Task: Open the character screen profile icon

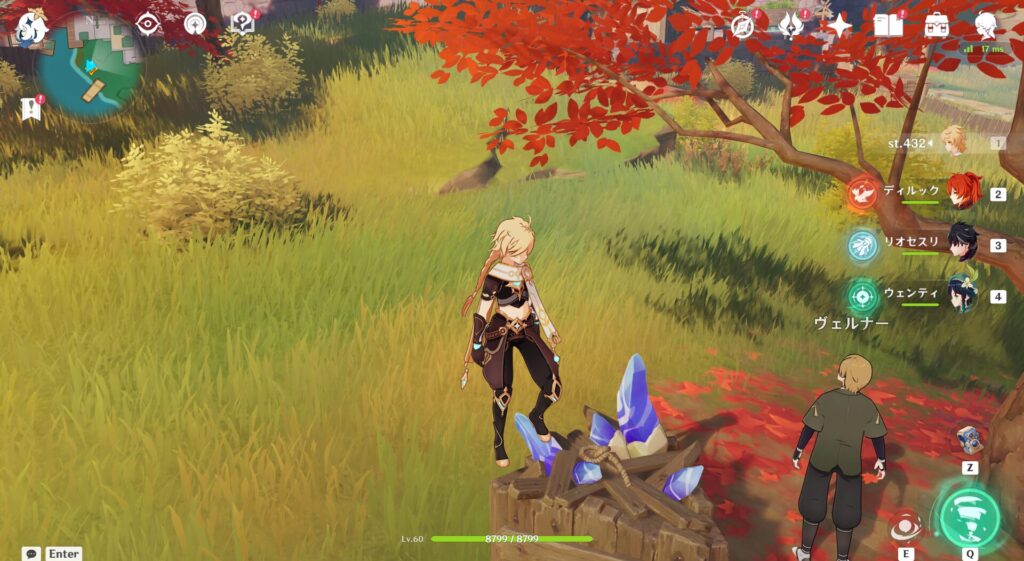Action: [x=985, y=25]
